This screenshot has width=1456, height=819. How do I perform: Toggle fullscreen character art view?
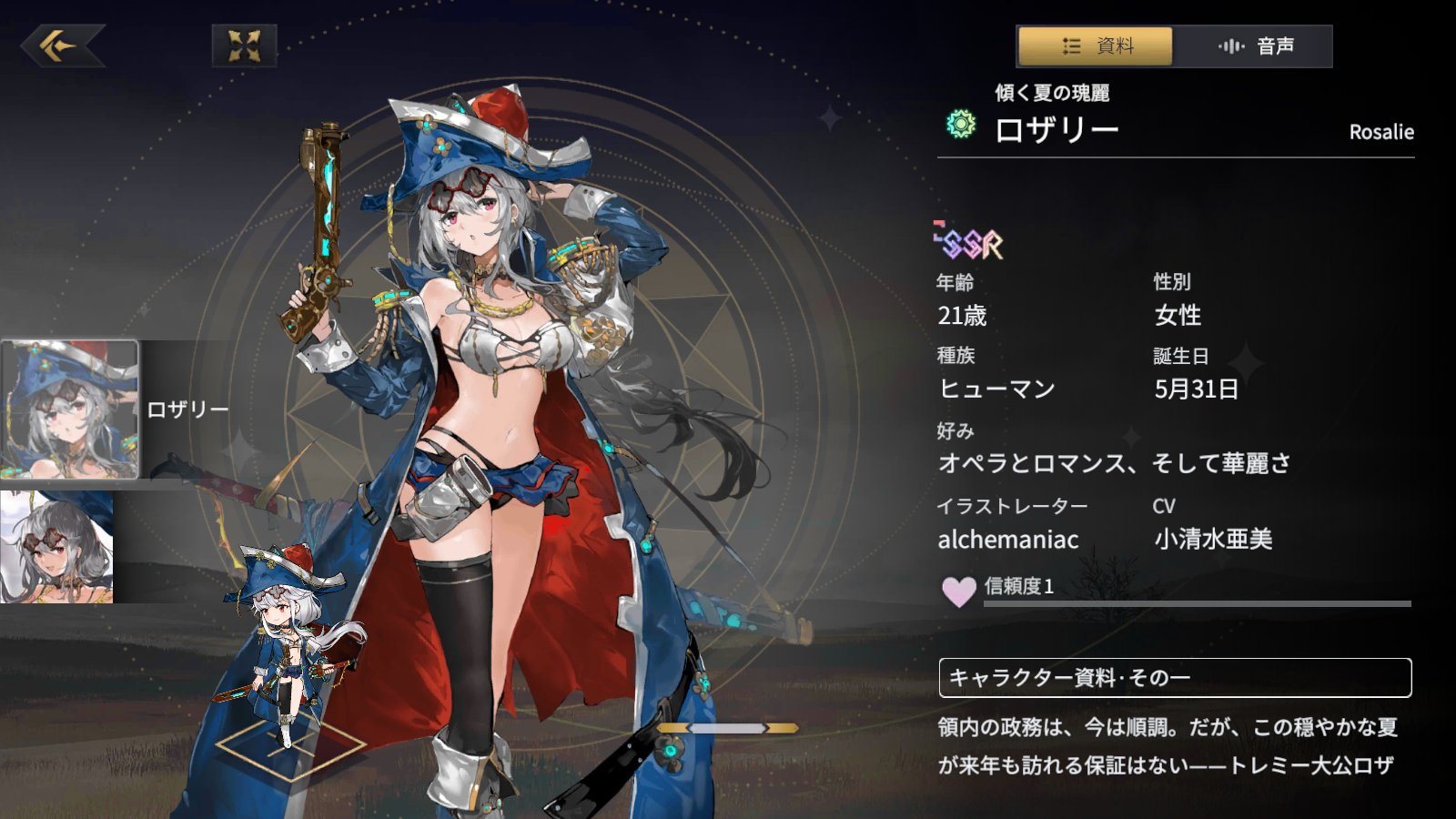(x=244, y=45)
